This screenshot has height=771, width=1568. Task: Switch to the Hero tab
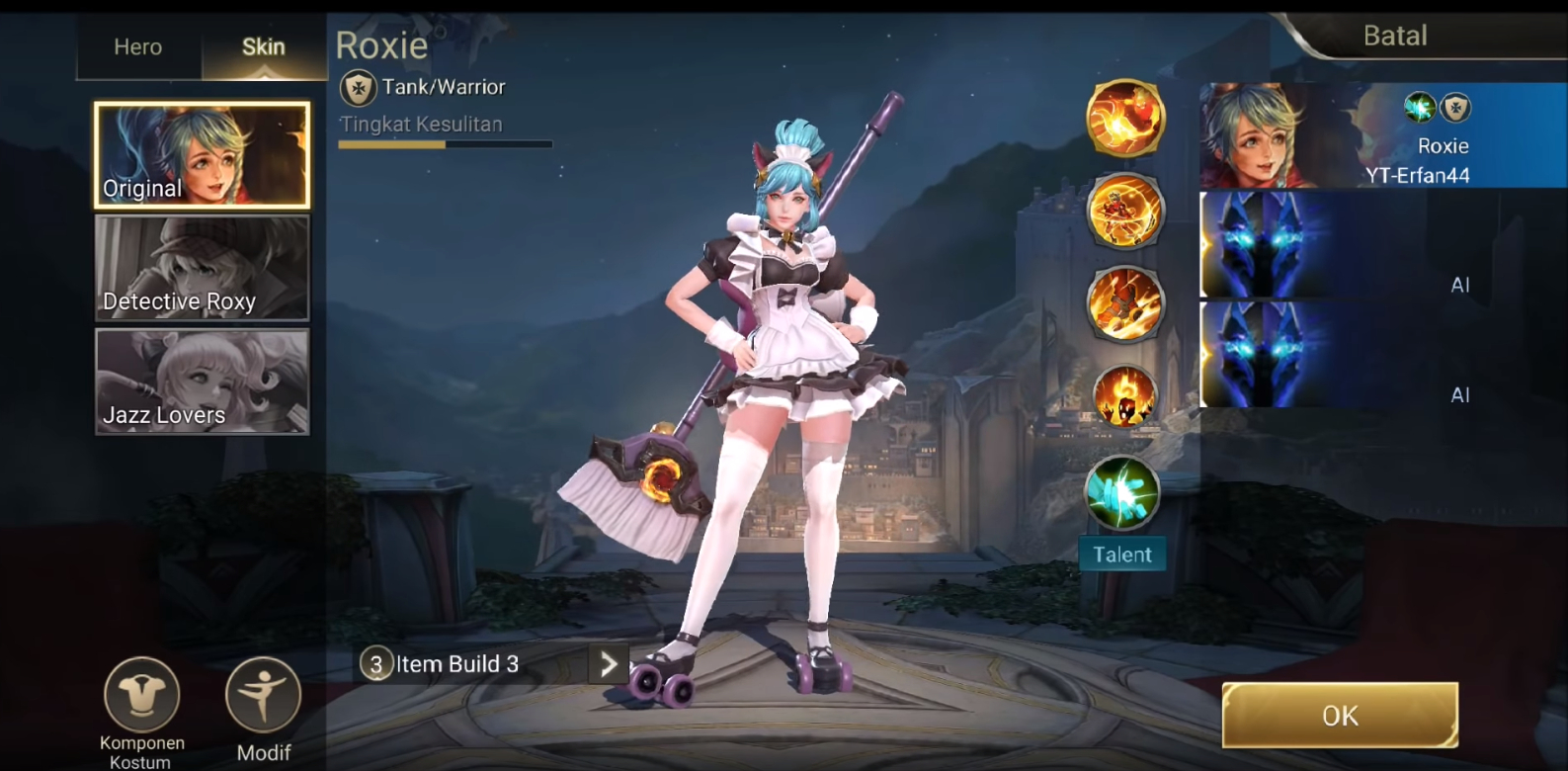137,46
